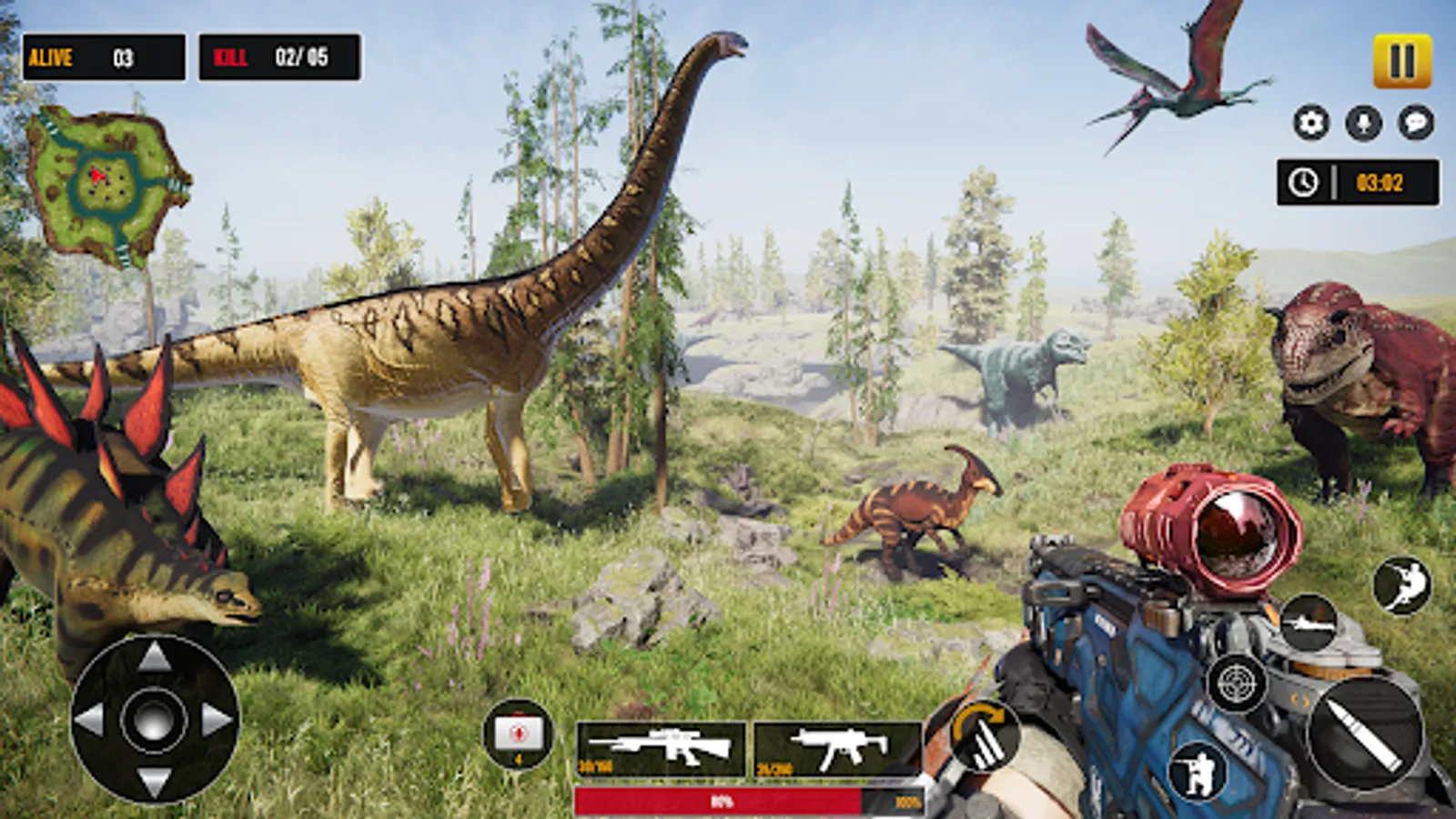The image size is (1456, 819).
Task: Toggle the microphone icon
Action: [x=1363, y=122]
